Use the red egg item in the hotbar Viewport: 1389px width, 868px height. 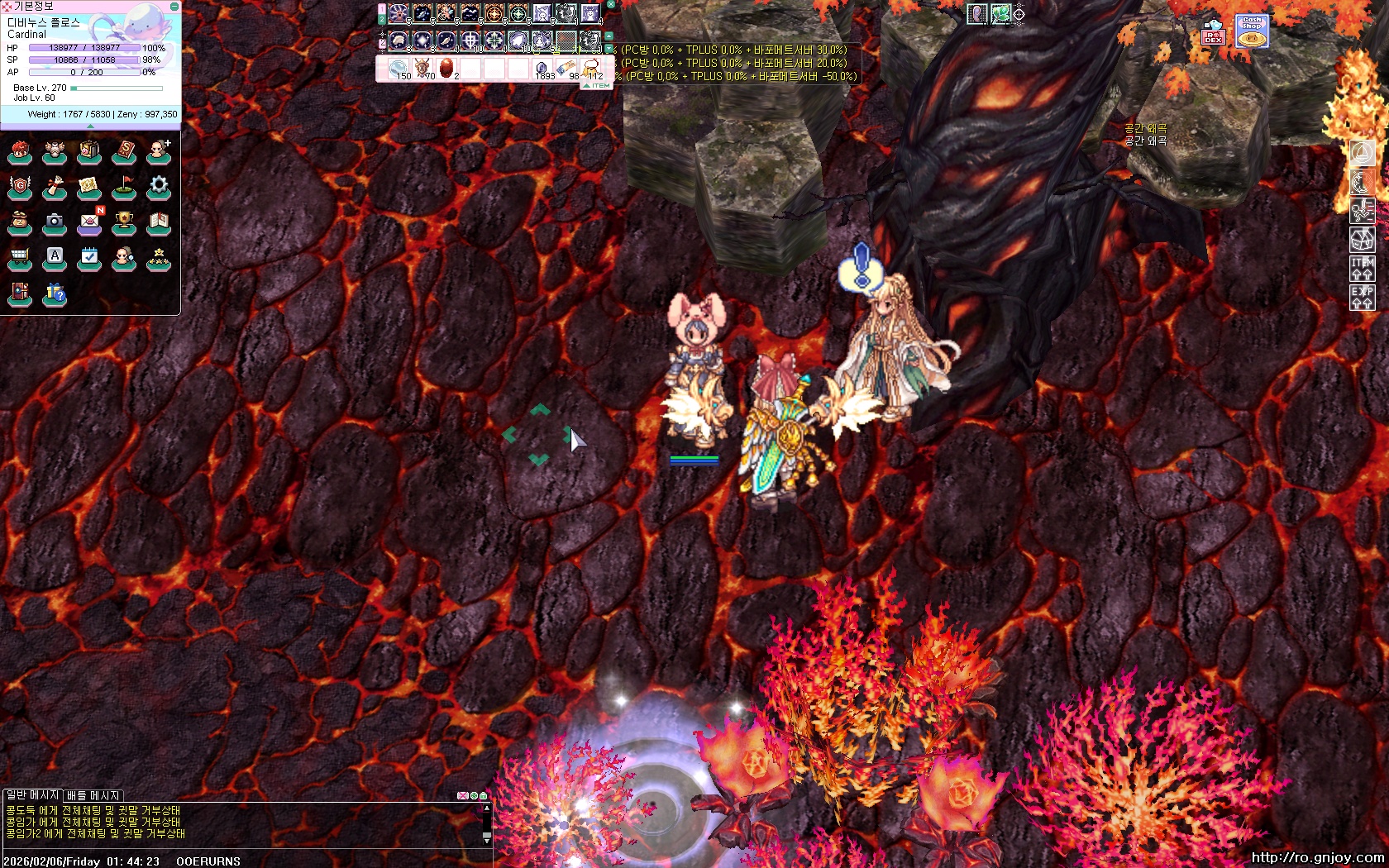(x=447, y=68)
